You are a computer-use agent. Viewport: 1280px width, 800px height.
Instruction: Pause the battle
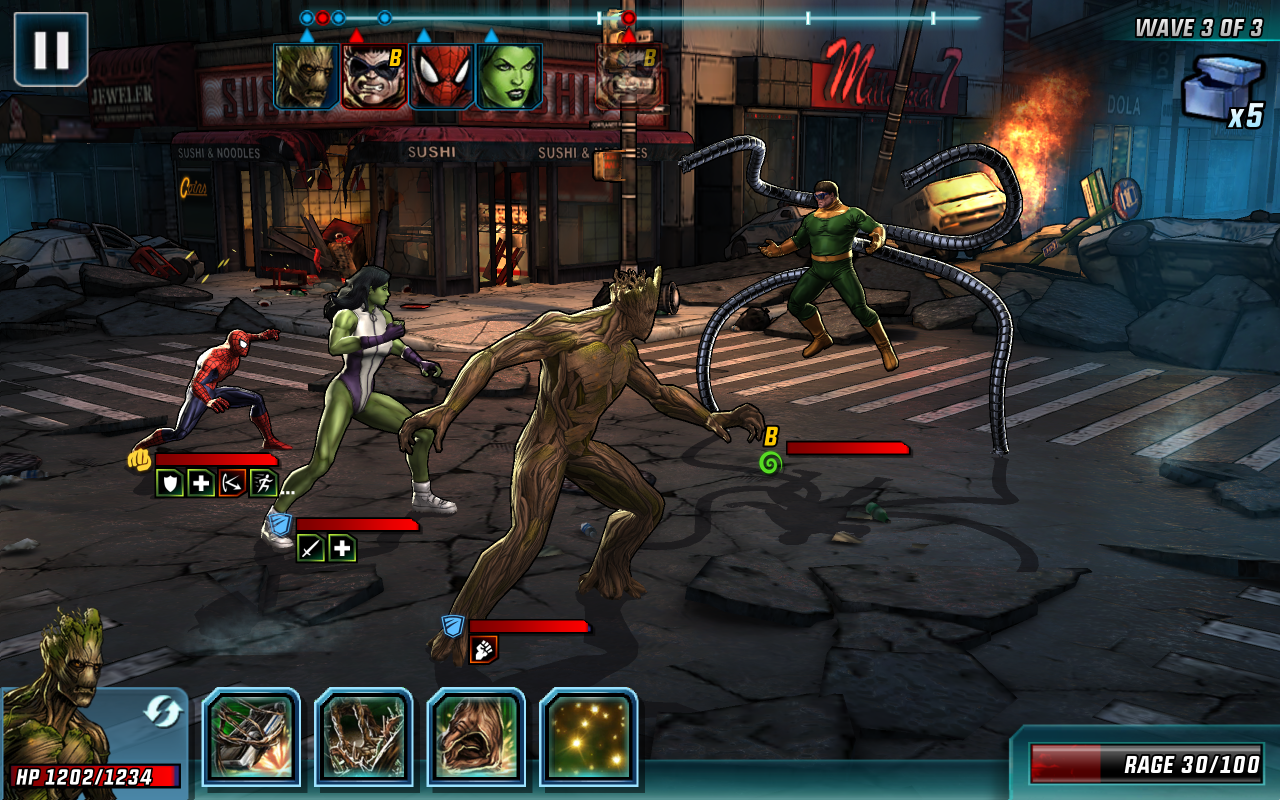pos(50,48)
